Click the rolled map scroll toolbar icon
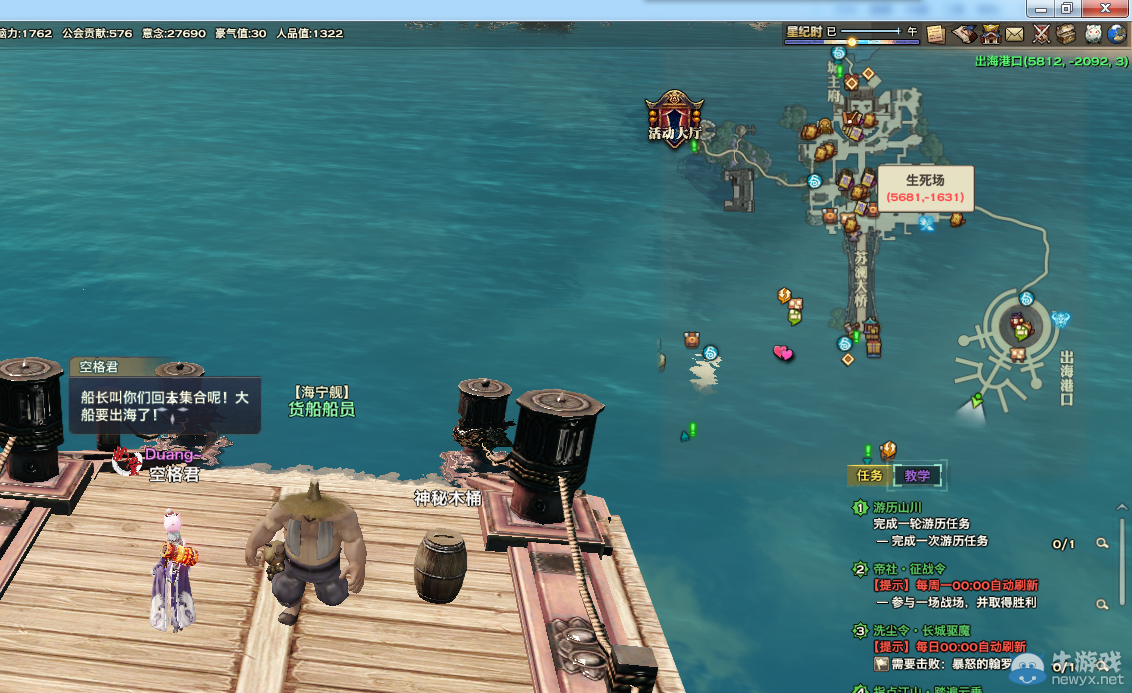This screenshot has height=693, width=1132. point(964,34)
